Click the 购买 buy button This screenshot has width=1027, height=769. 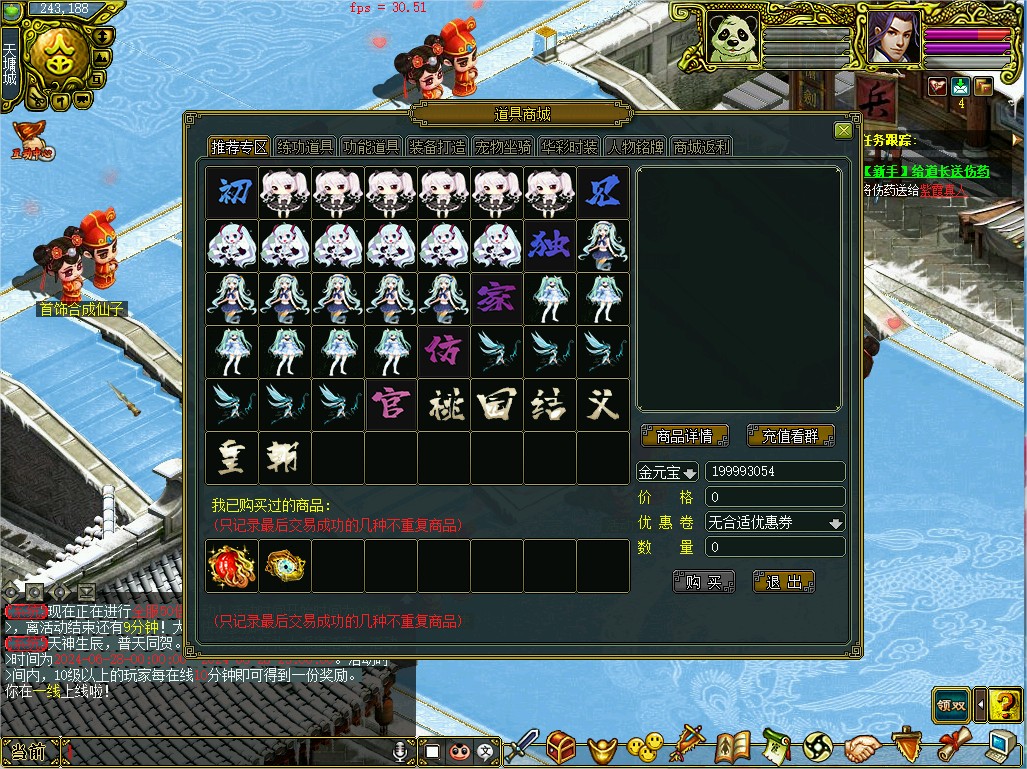pyautogui.click(x=704, y=582)
